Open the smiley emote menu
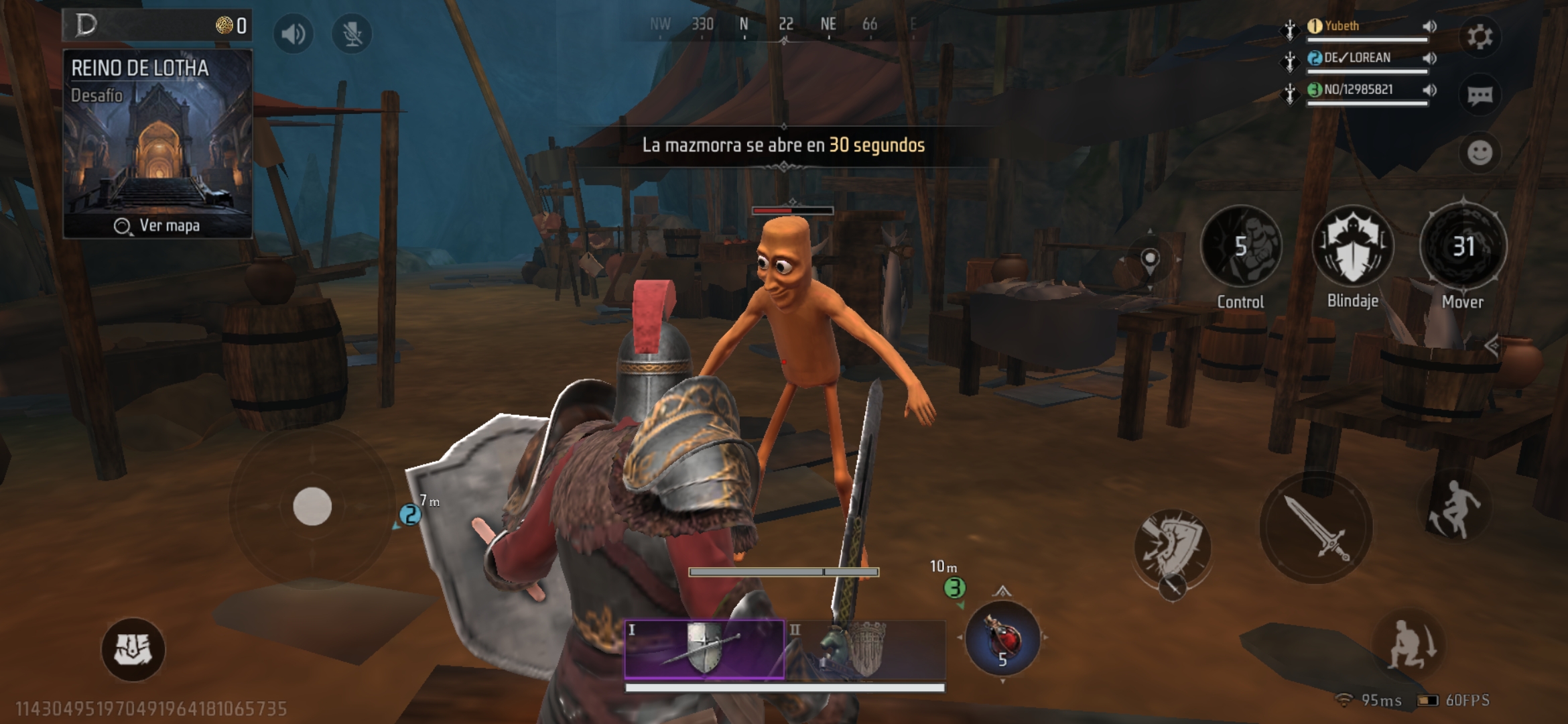Viewport: 1568px width, 724px height. [x=1480, y=153]
